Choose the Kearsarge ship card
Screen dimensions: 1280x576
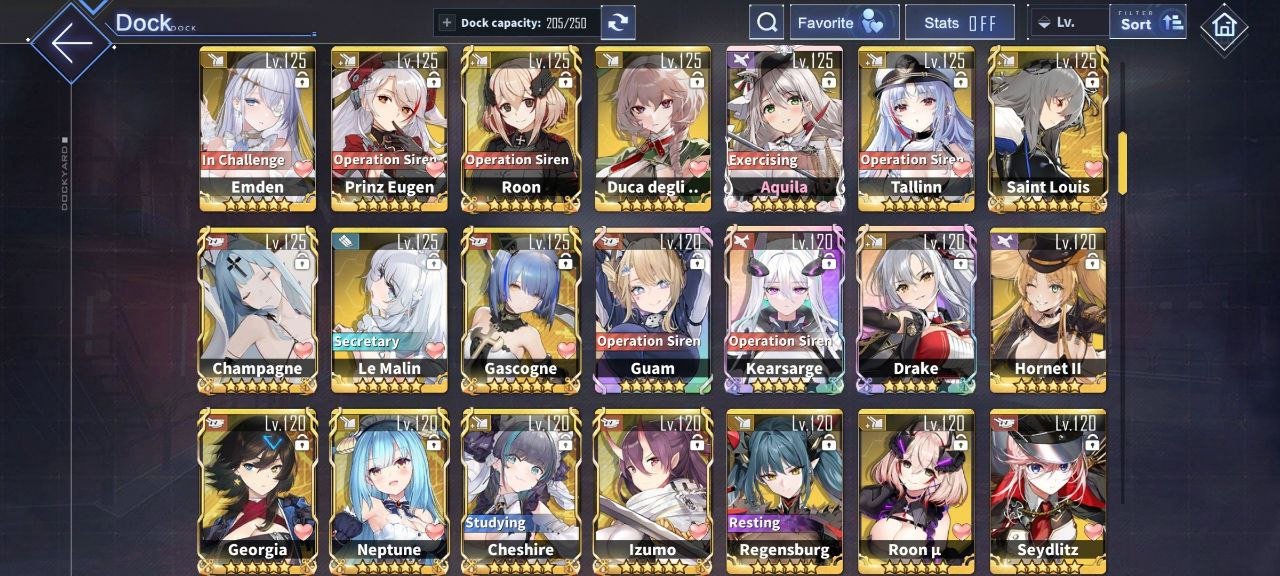tap(784, 309)
